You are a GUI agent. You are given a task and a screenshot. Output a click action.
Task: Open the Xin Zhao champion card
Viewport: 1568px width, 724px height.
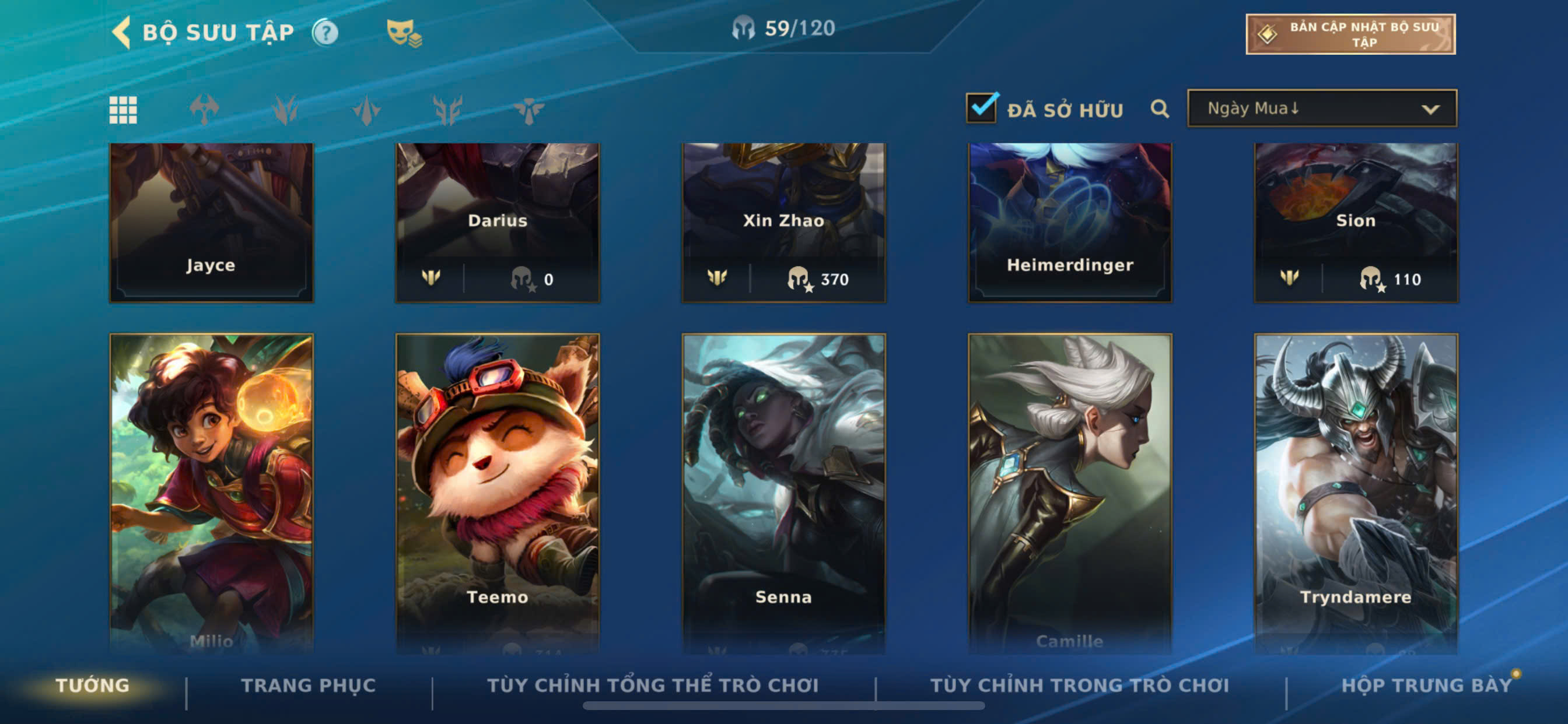tap(783, 222)
